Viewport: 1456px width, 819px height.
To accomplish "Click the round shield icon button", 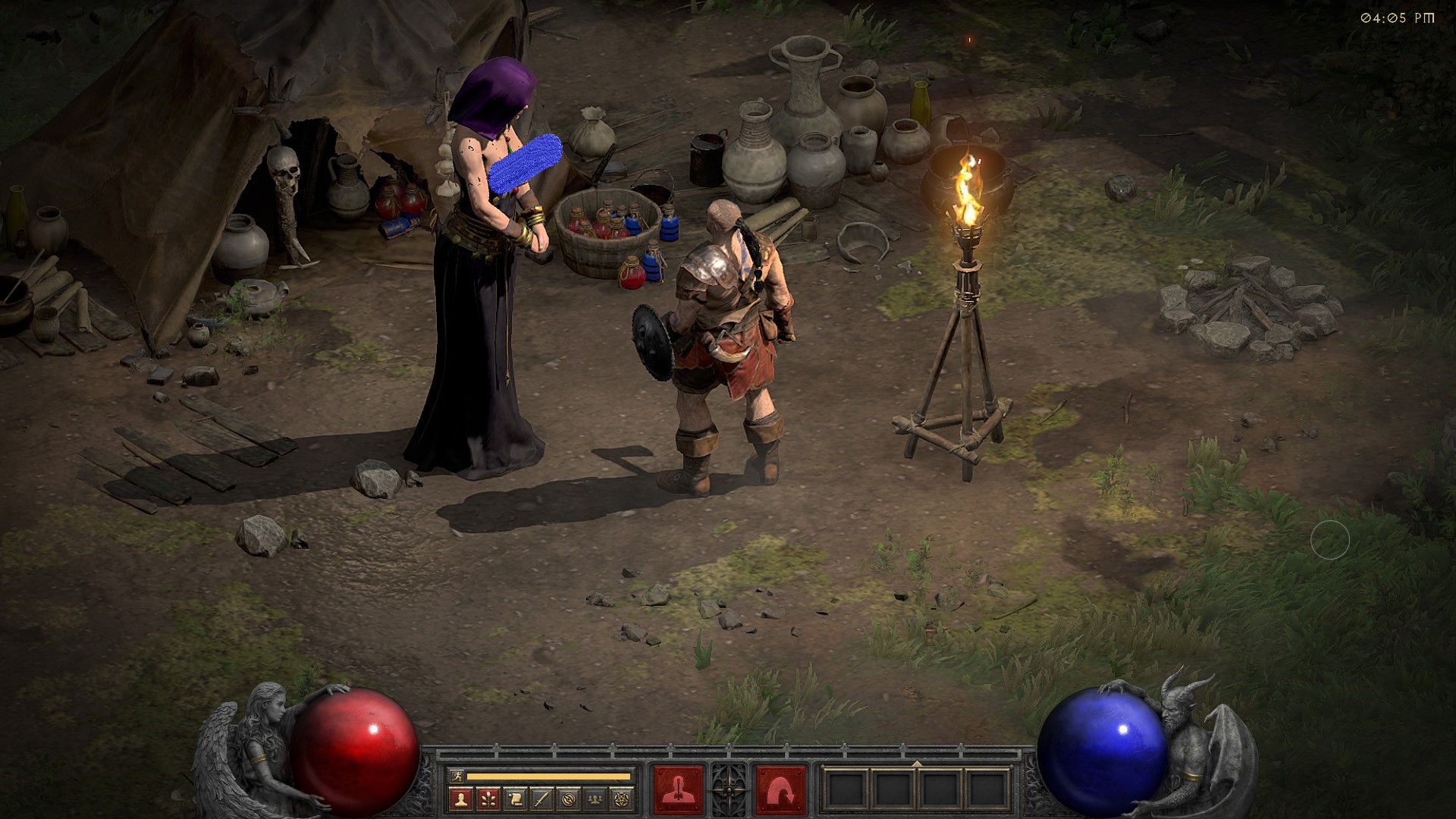I will pyautogui.click(x=569, y=799).
